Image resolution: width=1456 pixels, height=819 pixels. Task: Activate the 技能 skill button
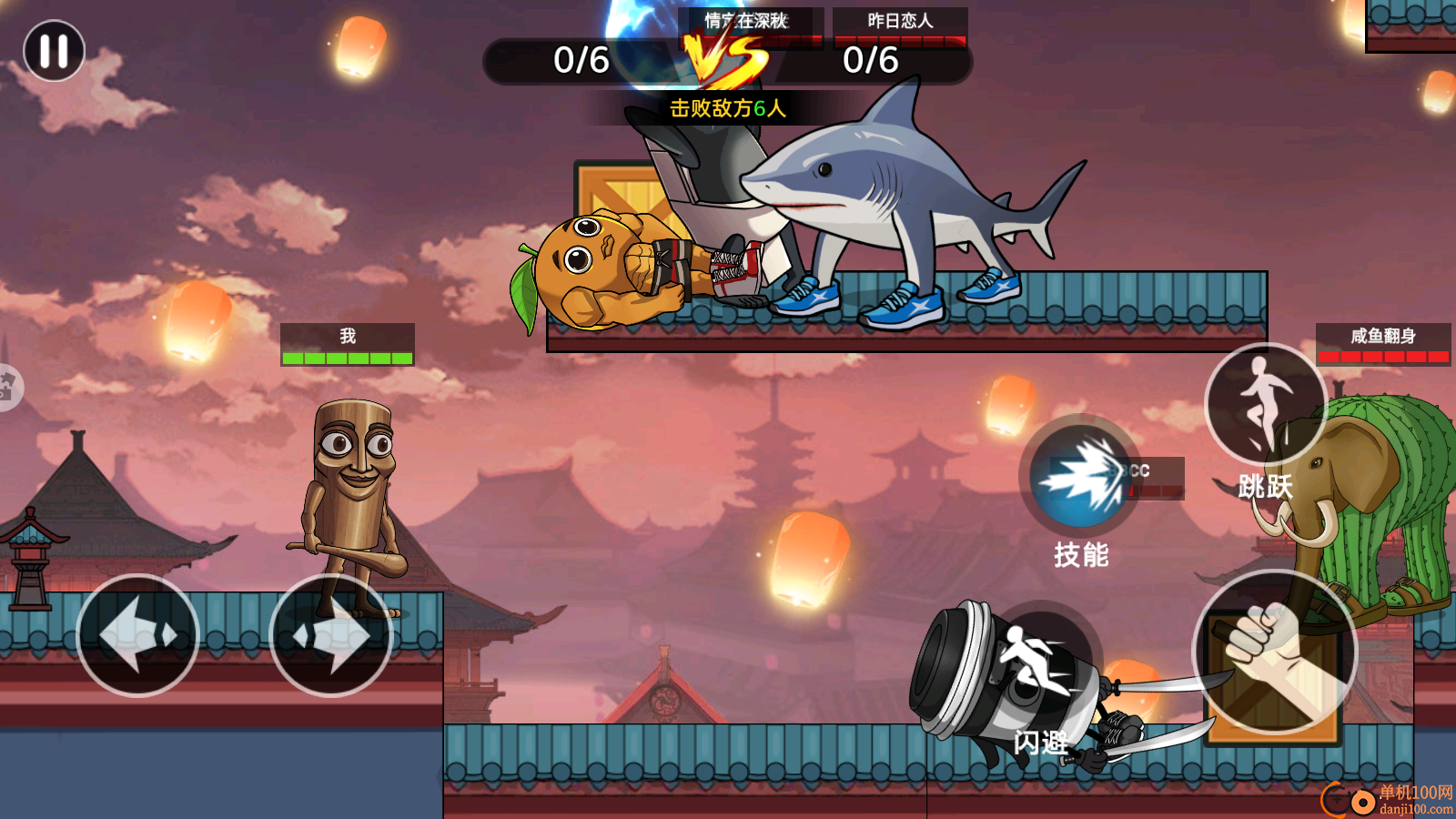[x=1080, y=476]
